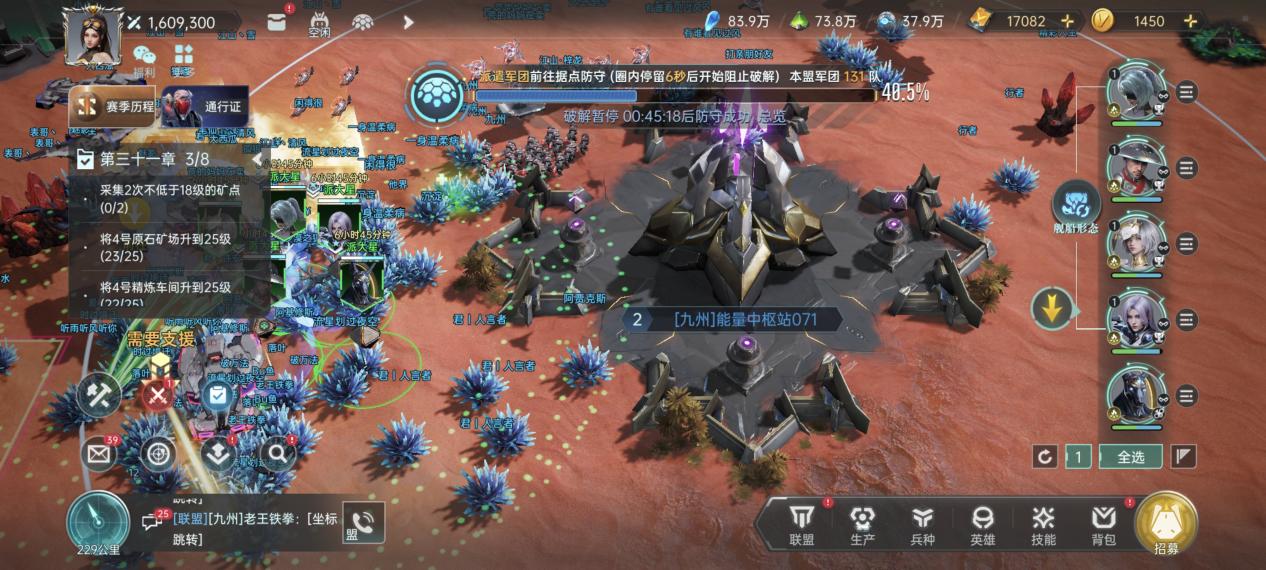Open the magnifying glass search icon
This screenshot has width=1266, height=570.
click(x=277, y=454)
